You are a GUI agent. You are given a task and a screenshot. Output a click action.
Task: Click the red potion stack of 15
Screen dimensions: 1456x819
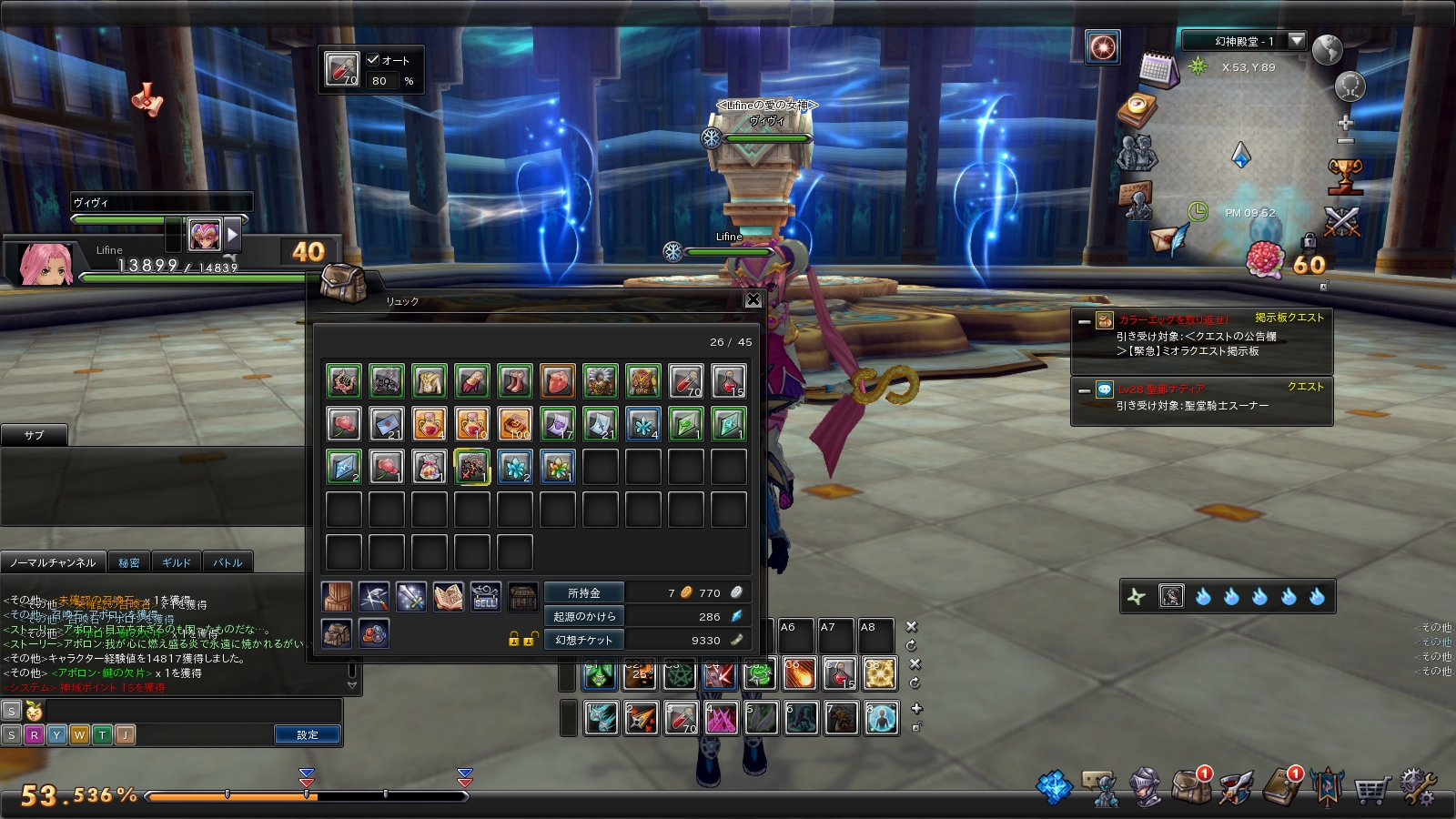tap(728, 380)
